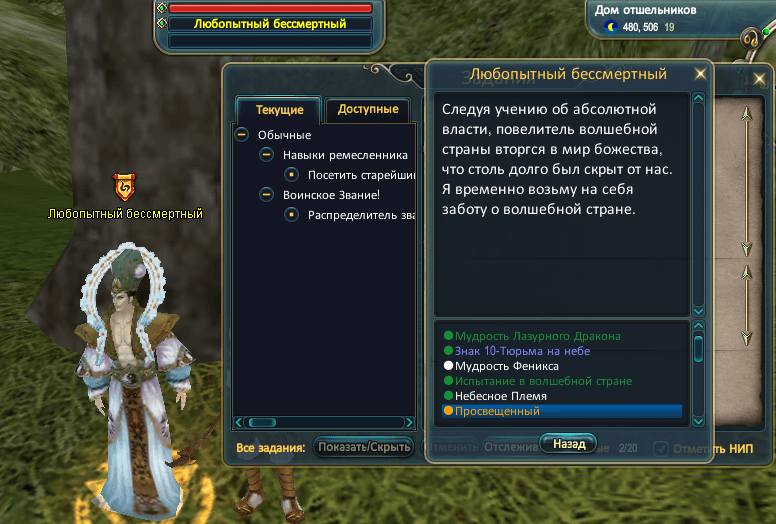Image resolution: width=776 pixels, height=524 pixels.
Task: Close the Любопытный бессмертный dialogue window
Action: 701,73
